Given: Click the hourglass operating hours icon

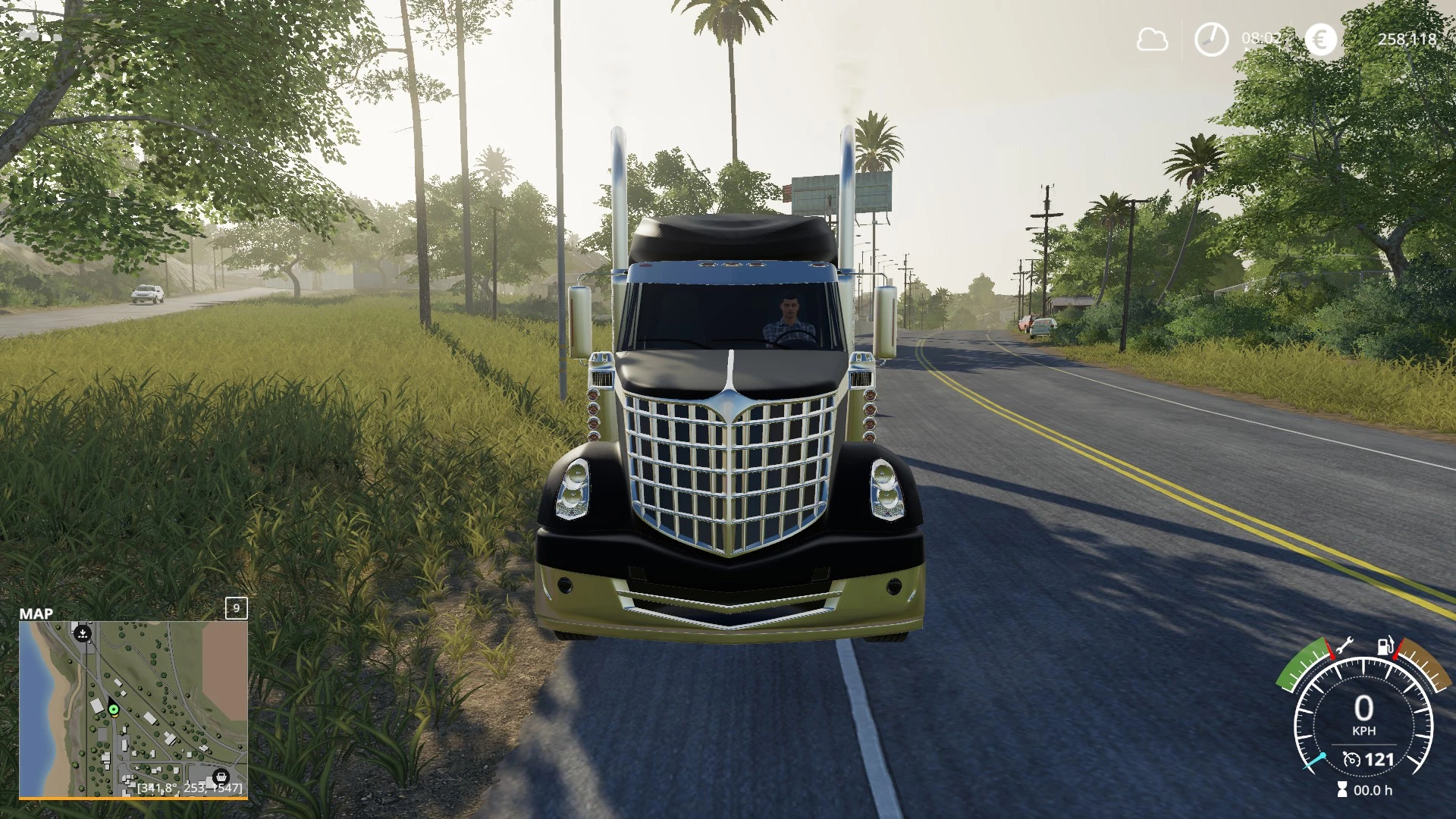Looking at the screenshot, I should coord(1342,790).
